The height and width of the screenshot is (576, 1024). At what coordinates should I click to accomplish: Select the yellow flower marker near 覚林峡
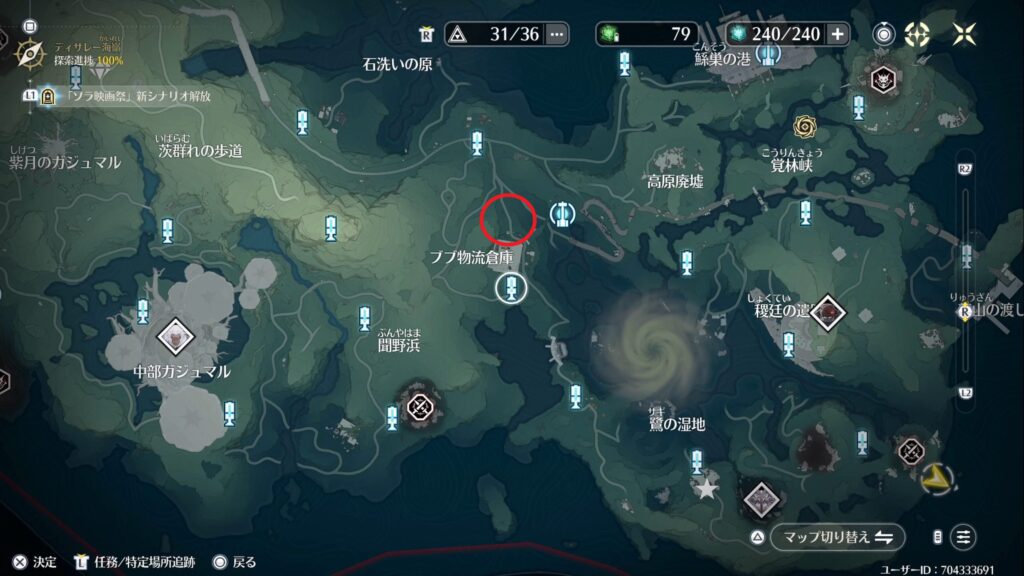point(804,126)
